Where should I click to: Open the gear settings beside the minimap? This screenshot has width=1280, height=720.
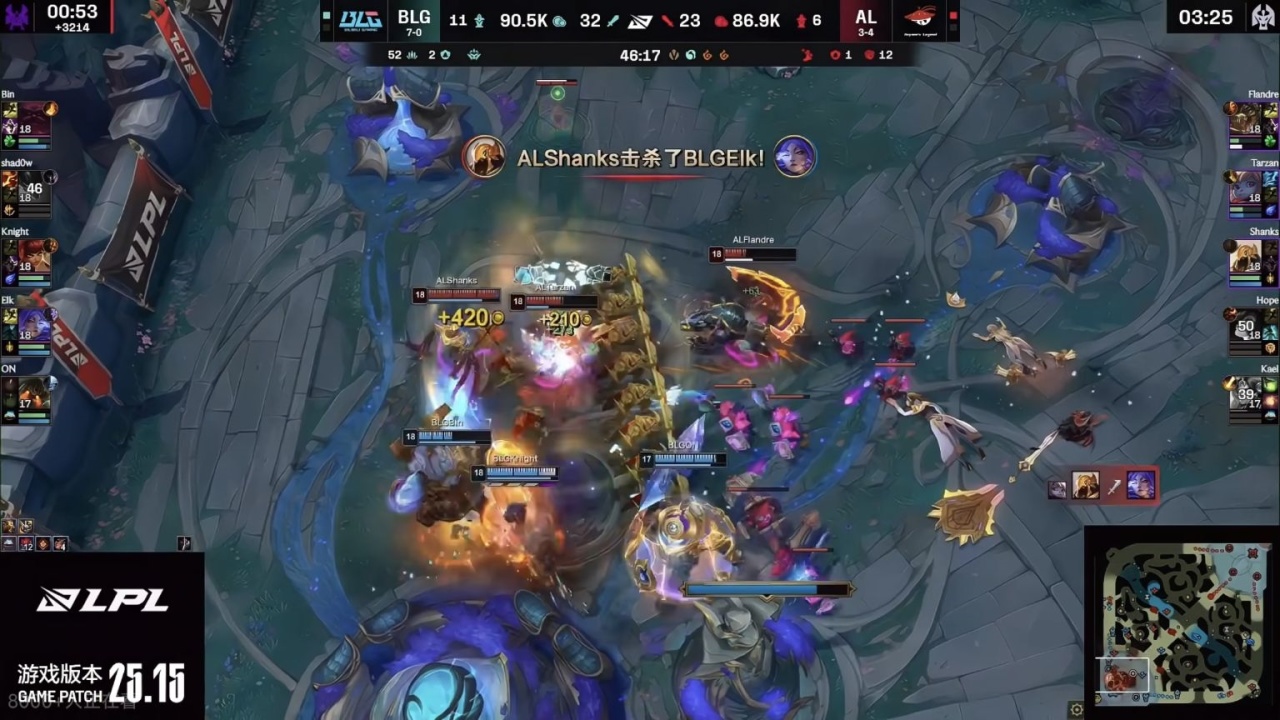[1076, 709]
